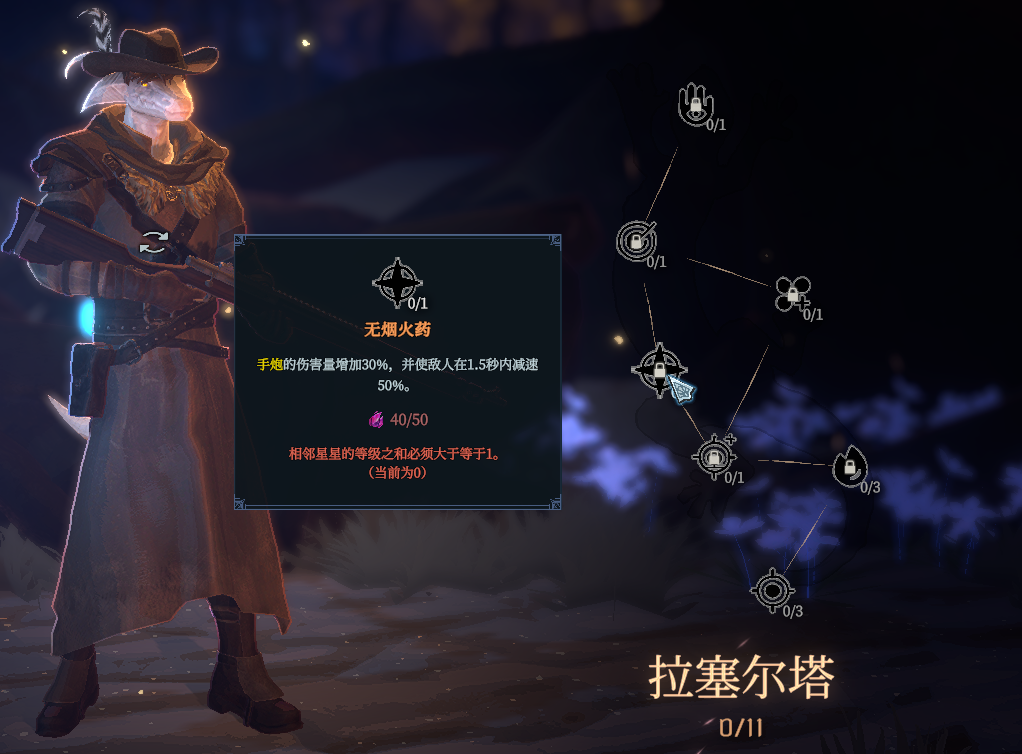Select the locked hand talent node
This screenshot has height=754, width=1022.
(x=695, y=104)
